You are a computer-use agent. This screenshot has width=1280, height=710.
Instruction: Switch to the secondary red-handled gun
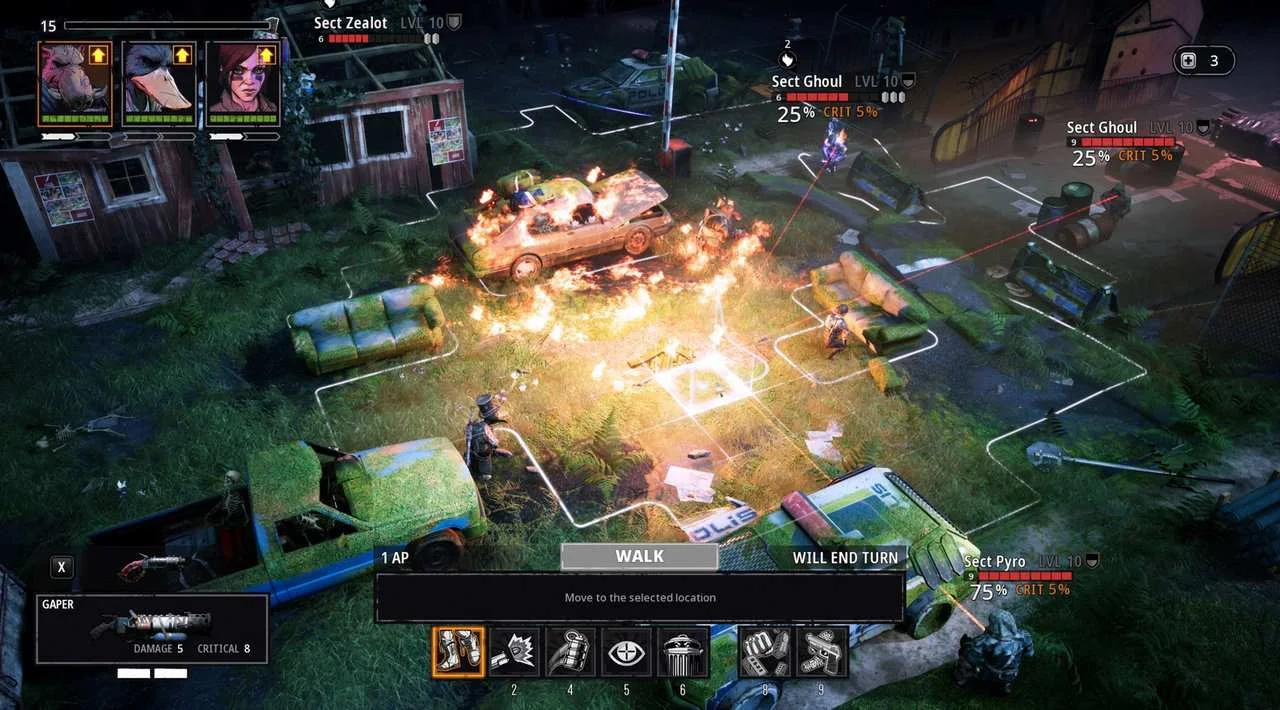[x=150, y=567]
